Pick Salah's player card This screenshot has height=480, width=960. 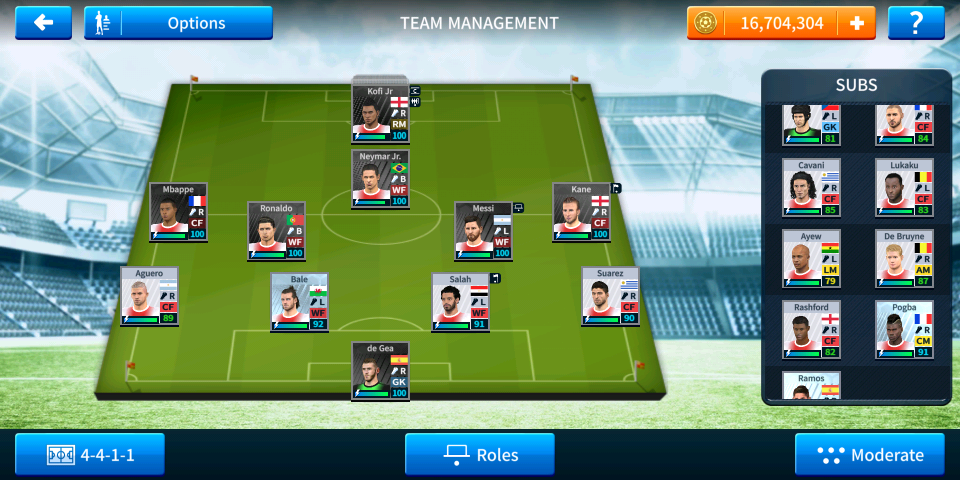point(461,302)
